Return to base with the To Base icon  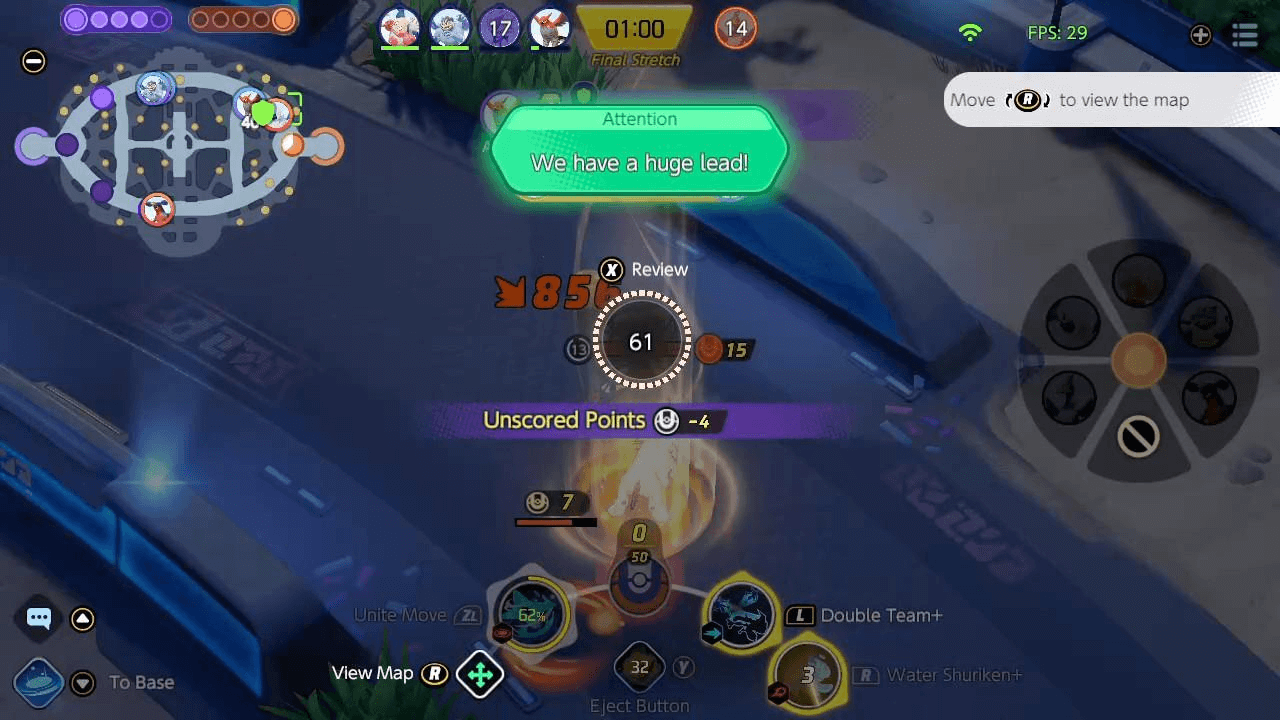[39, 683]
